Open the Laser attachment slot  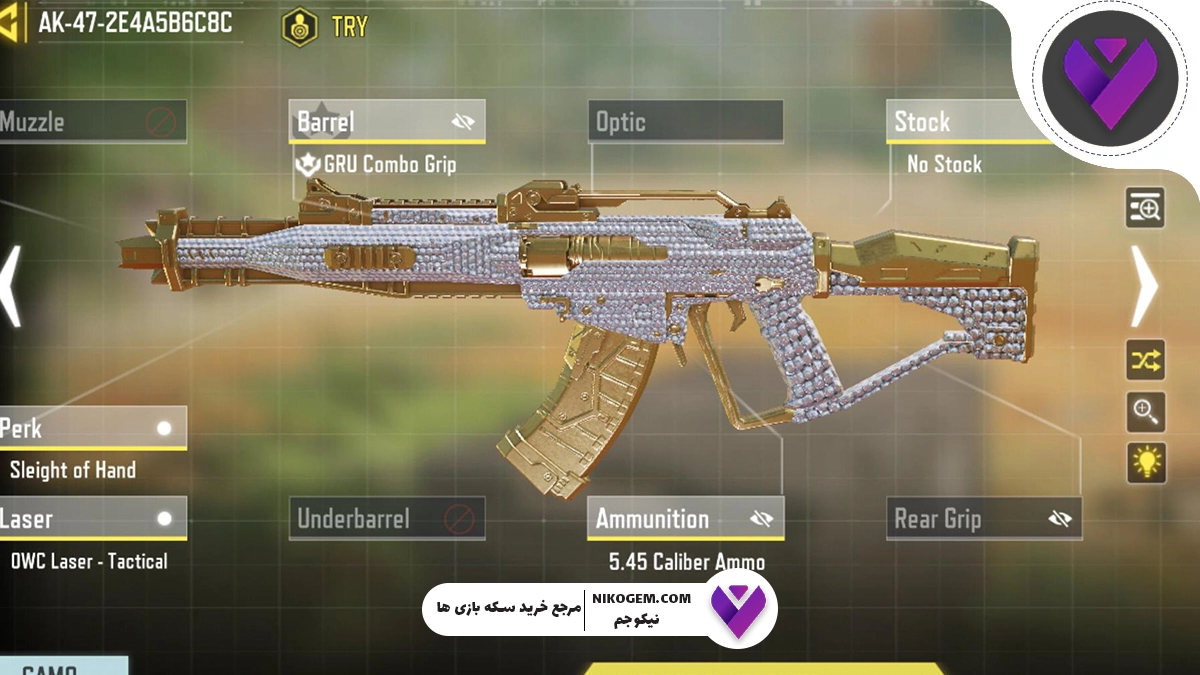90,519
